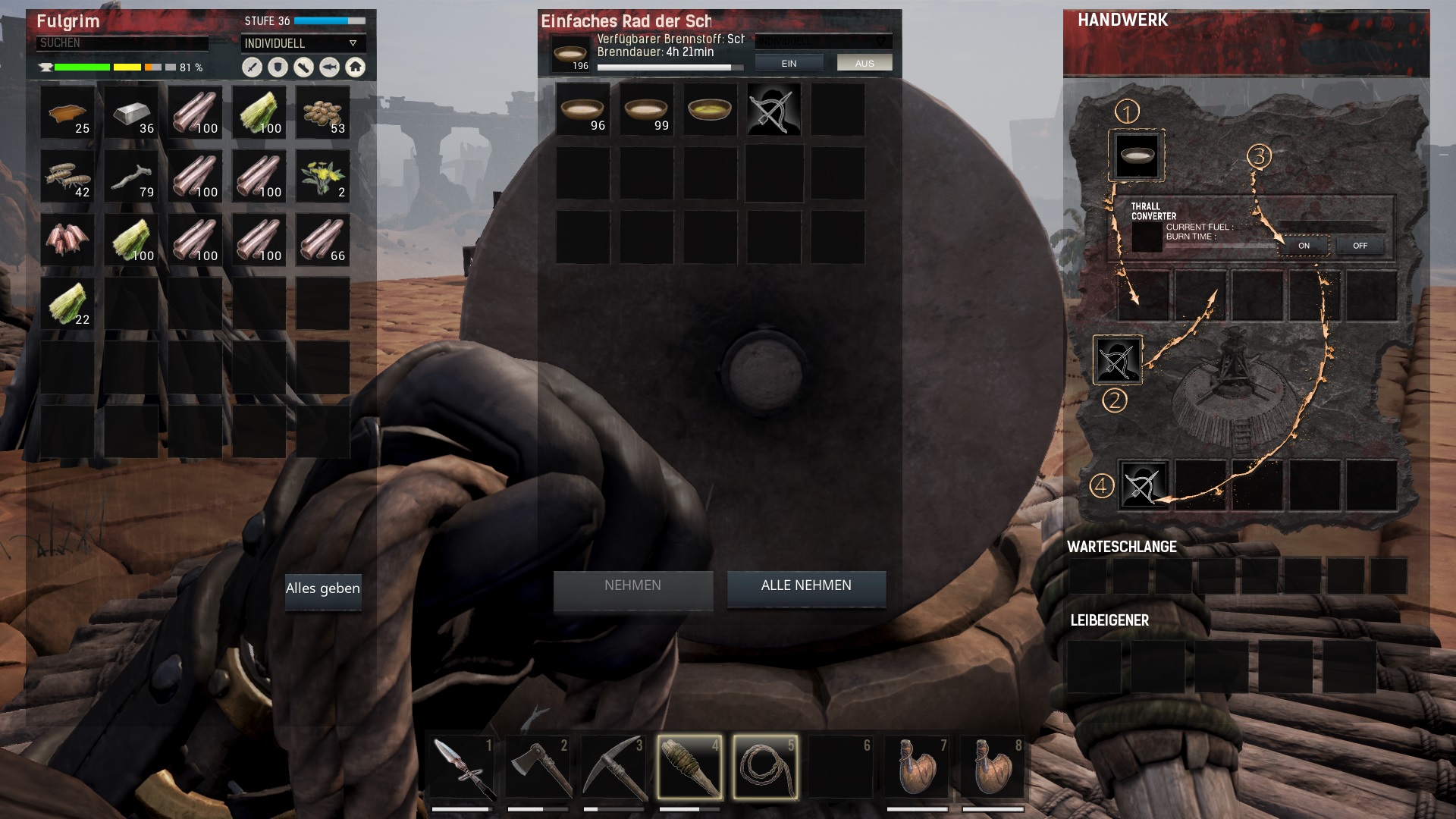Turn the wheel off with AUS

tap(864, 64)
